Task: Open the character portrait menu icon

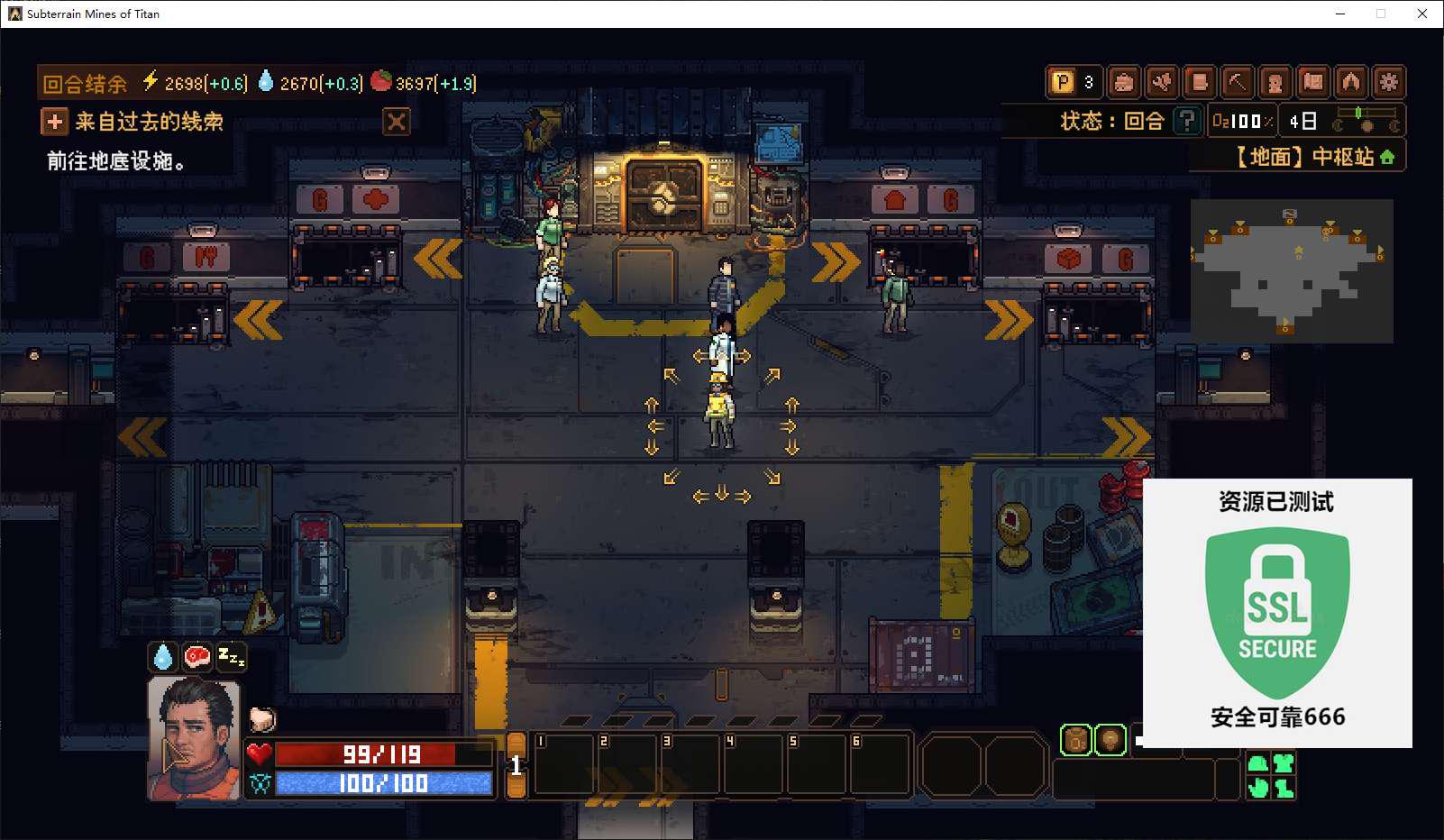Action: click(x=1275, y=83)
